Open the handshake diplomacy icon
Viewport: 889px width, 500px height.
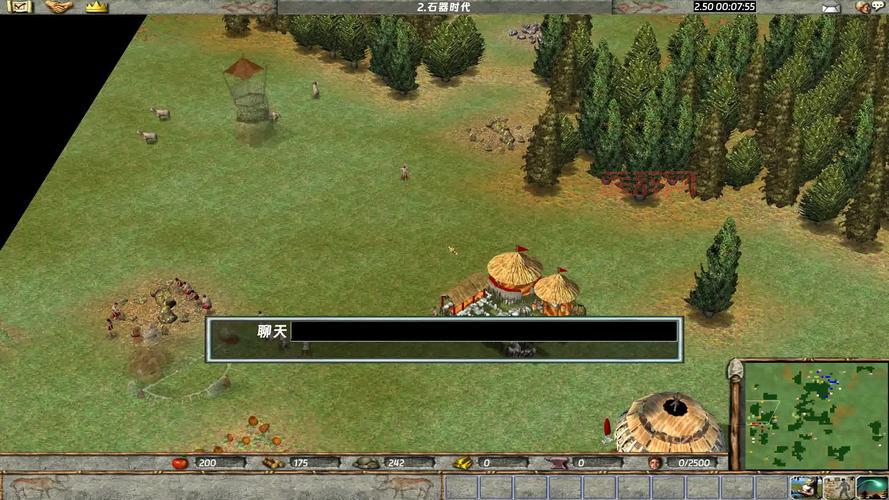(x=58, y=7)
